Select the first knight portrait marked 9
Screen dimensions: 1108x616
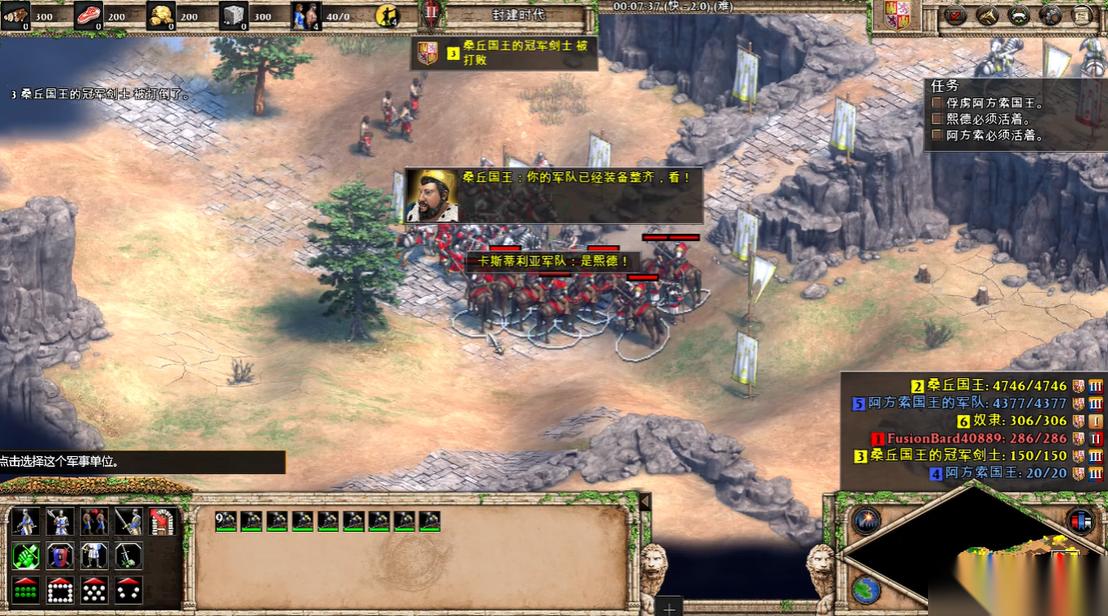[x=226, y=520]
